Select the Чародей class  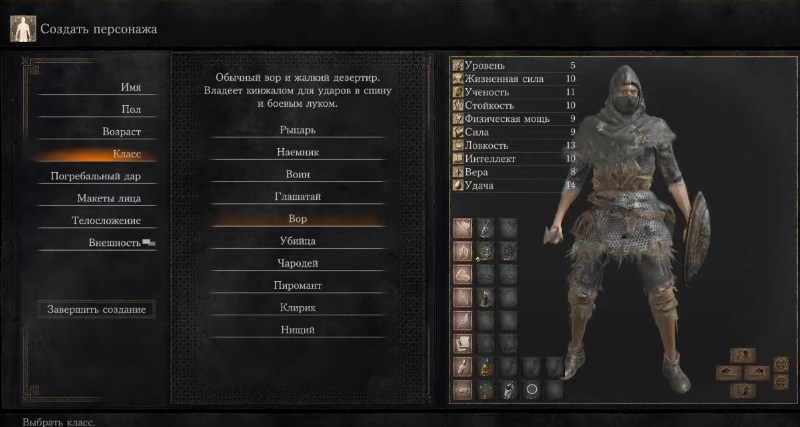click(298, 263)
